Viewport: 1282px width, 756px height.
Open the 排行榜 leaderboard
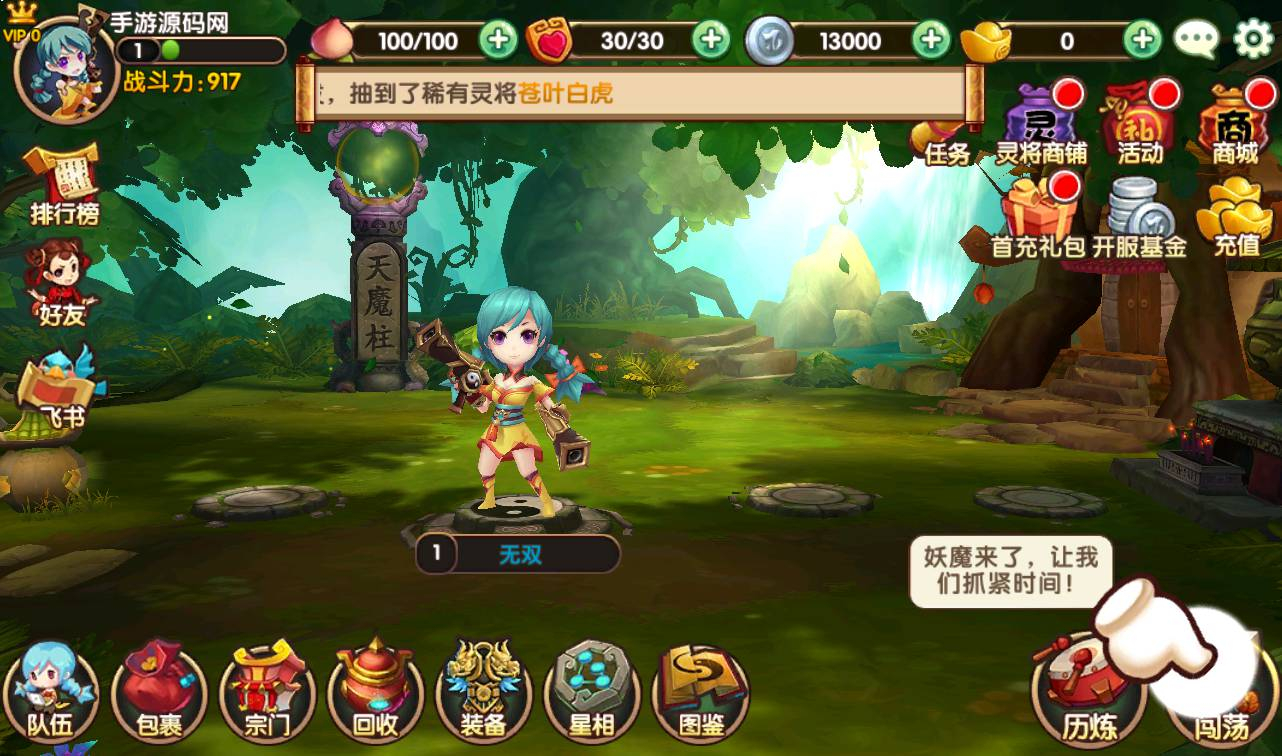coord(64,185)
